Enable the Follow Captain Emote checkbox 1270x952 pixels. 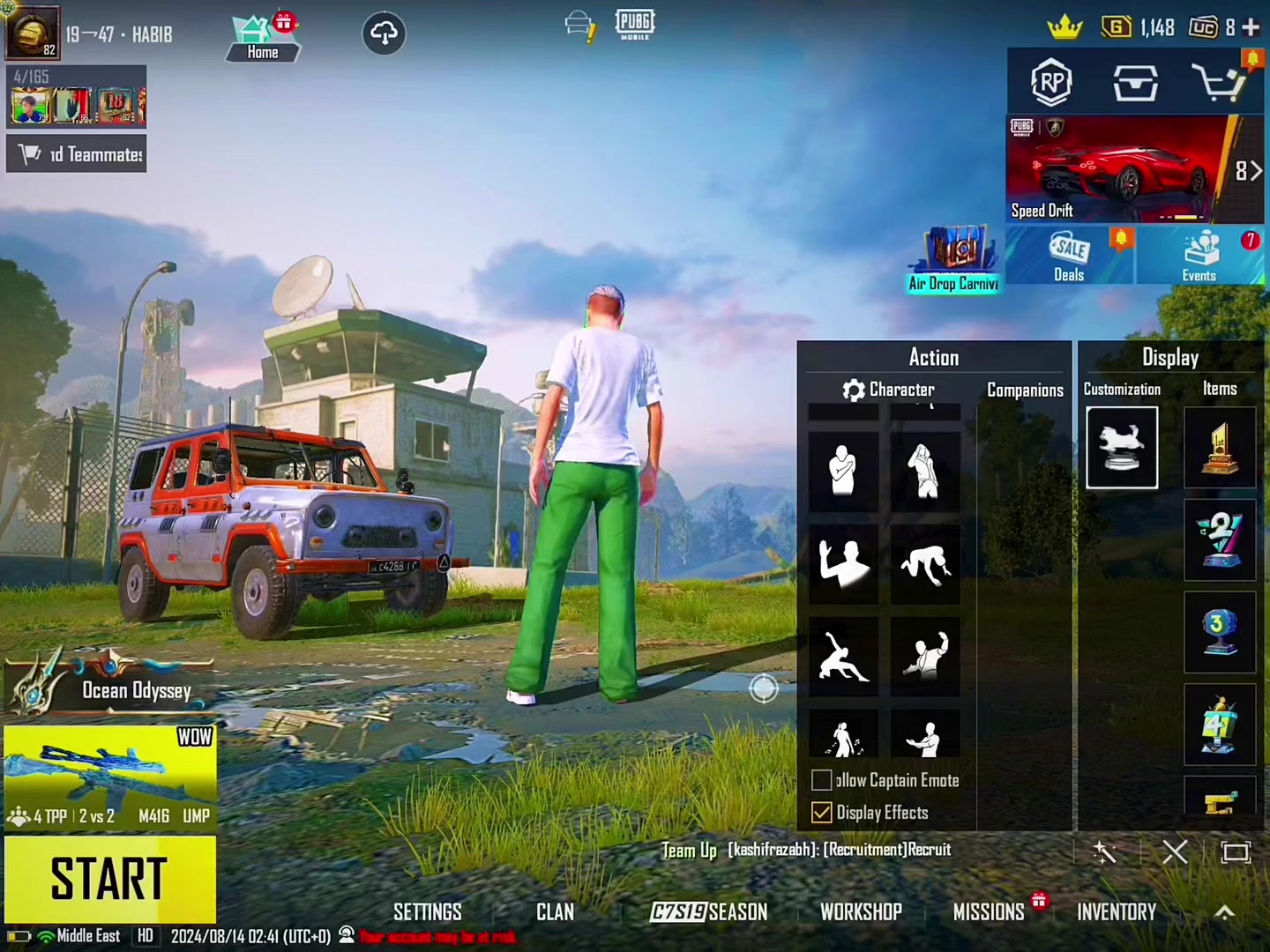click(x=822, y=780)
